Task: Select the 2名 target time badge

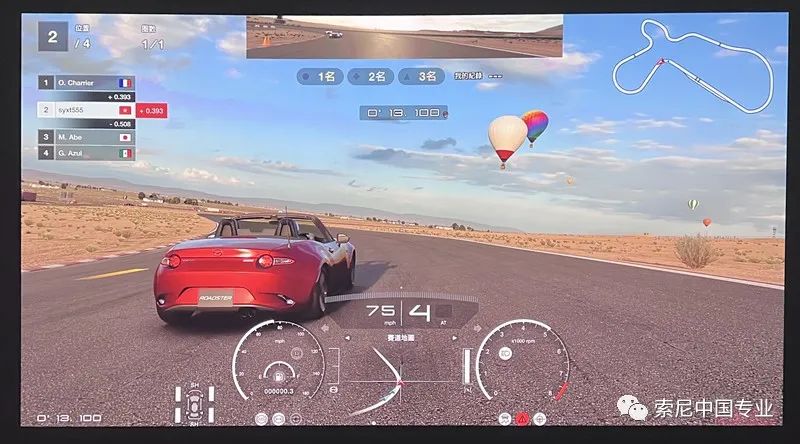Action: (x=374, y=76)
